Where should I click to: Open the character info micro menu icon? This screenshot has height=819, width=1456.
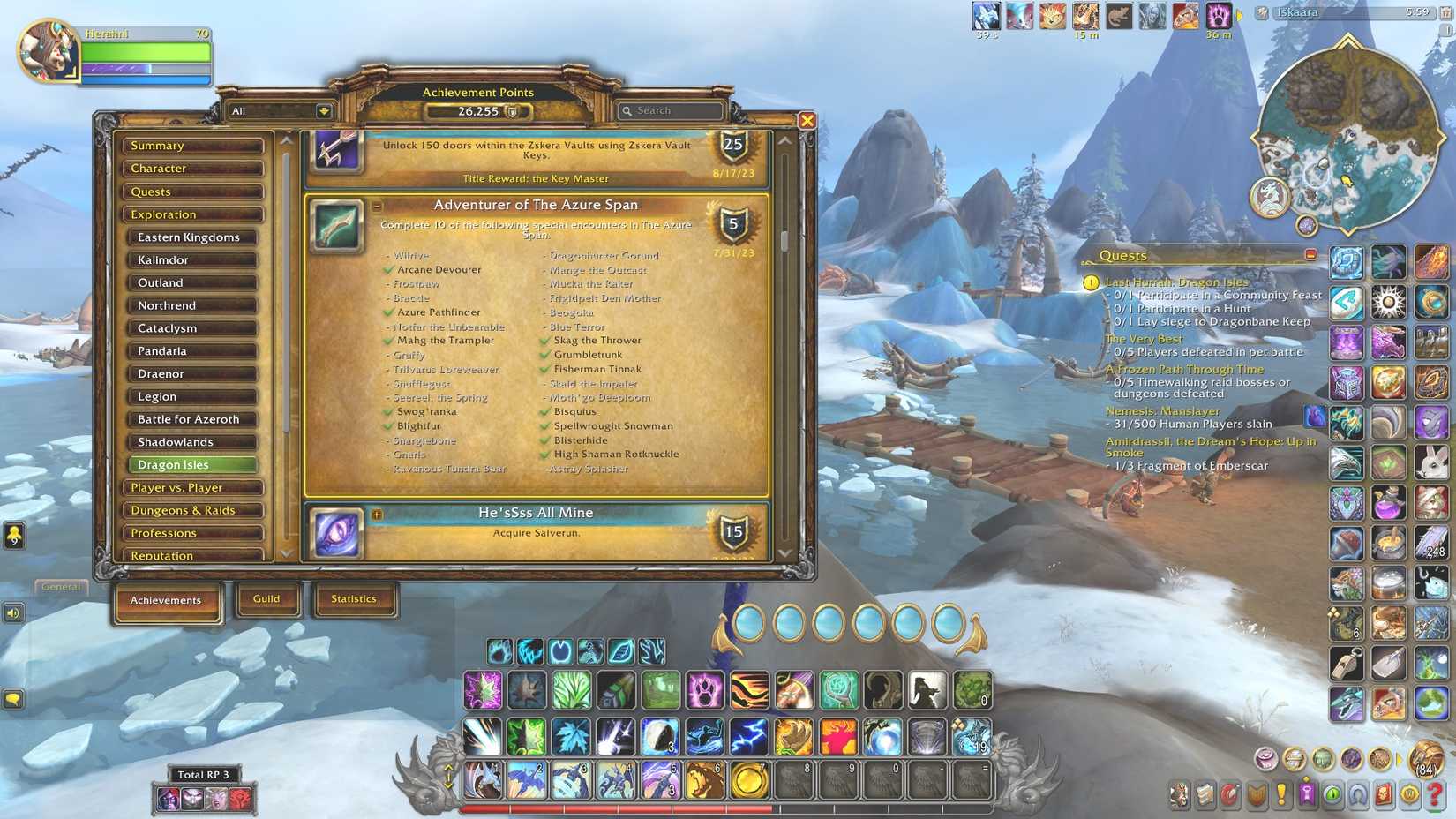[x=1180, y=794]
